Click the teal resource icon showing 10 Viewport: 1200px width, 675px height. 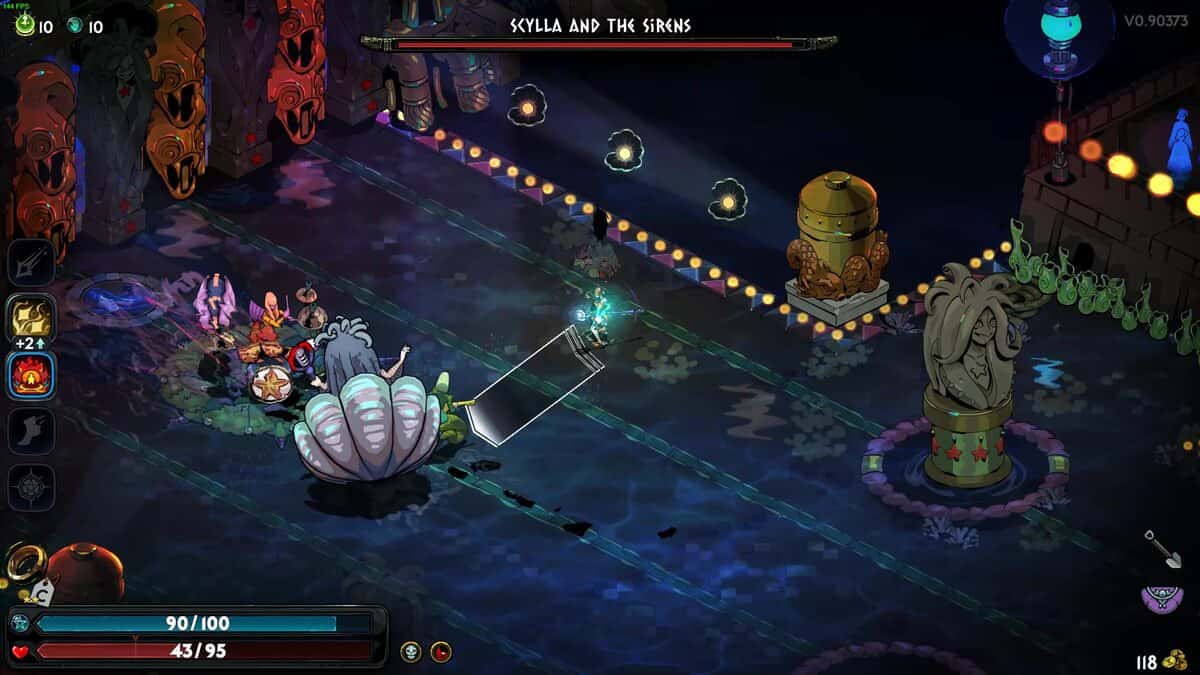click(75, 27)
